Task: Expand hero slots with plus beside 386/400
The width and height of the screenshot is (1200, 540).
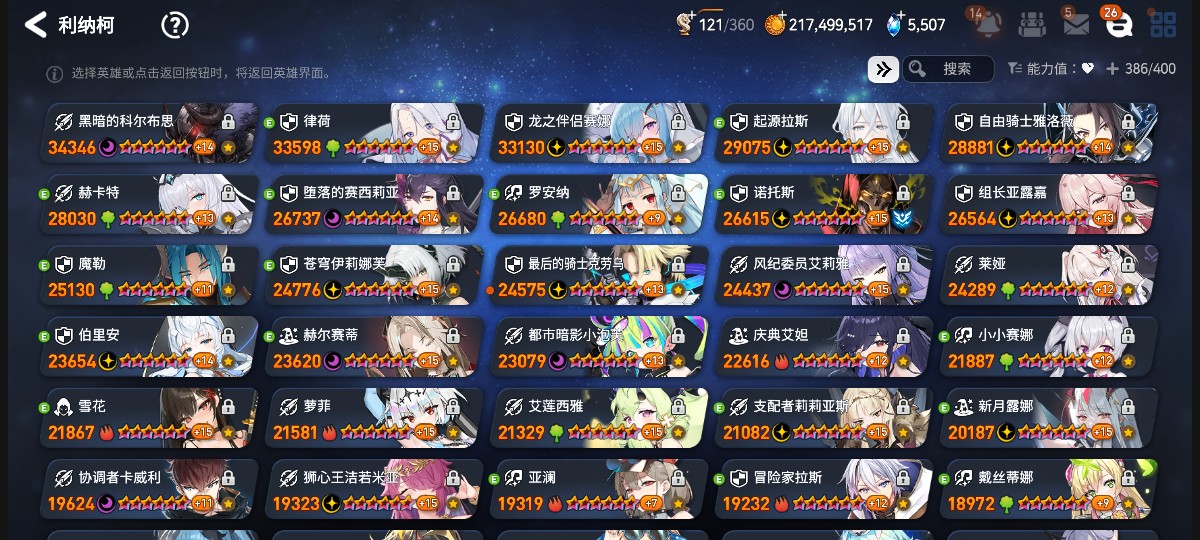Action: (x=1112, y=69)
